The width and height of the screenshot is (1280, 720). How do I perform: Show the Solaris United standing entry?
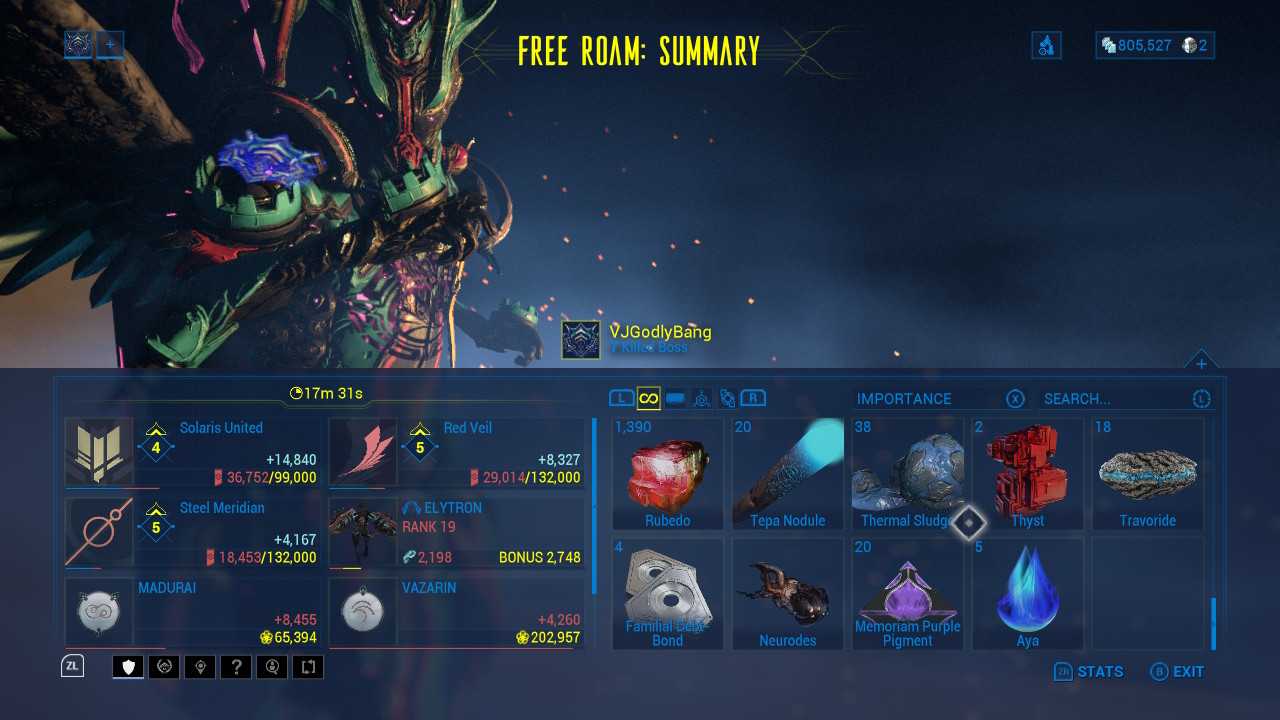[x=193, y=453]
